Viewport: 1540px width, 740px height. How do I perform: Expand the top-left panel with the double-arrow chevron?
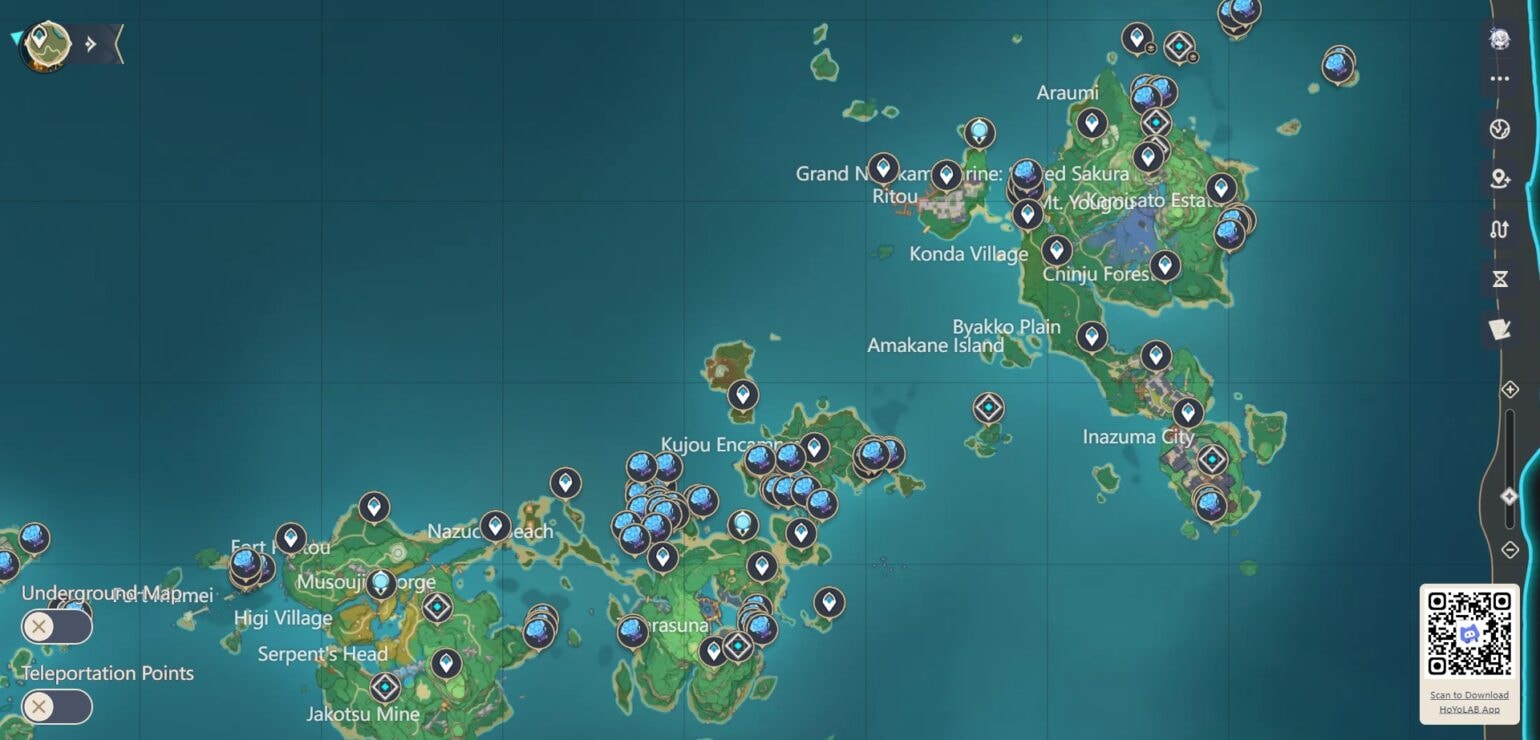click(x=91, y=42)
